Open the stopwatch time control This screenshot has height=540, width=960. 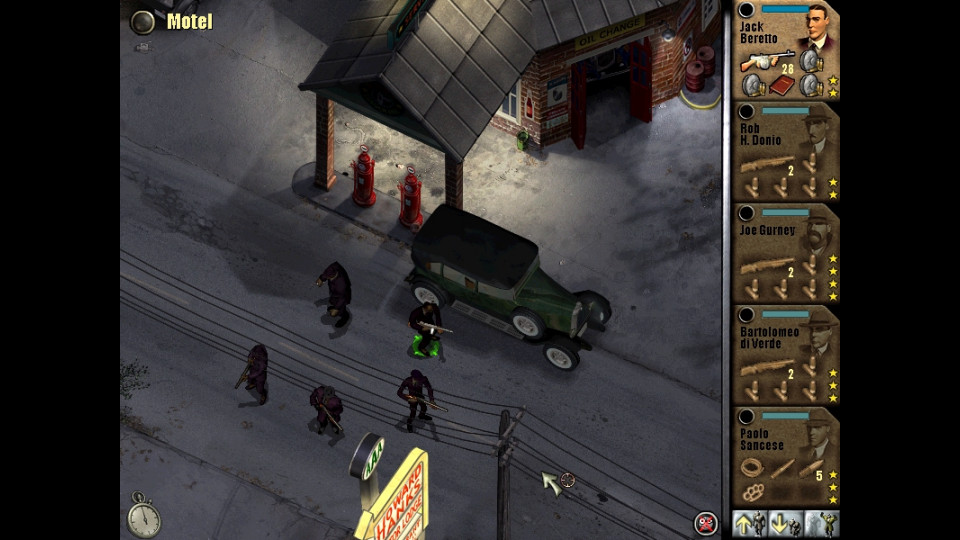(x=144, y=516)
